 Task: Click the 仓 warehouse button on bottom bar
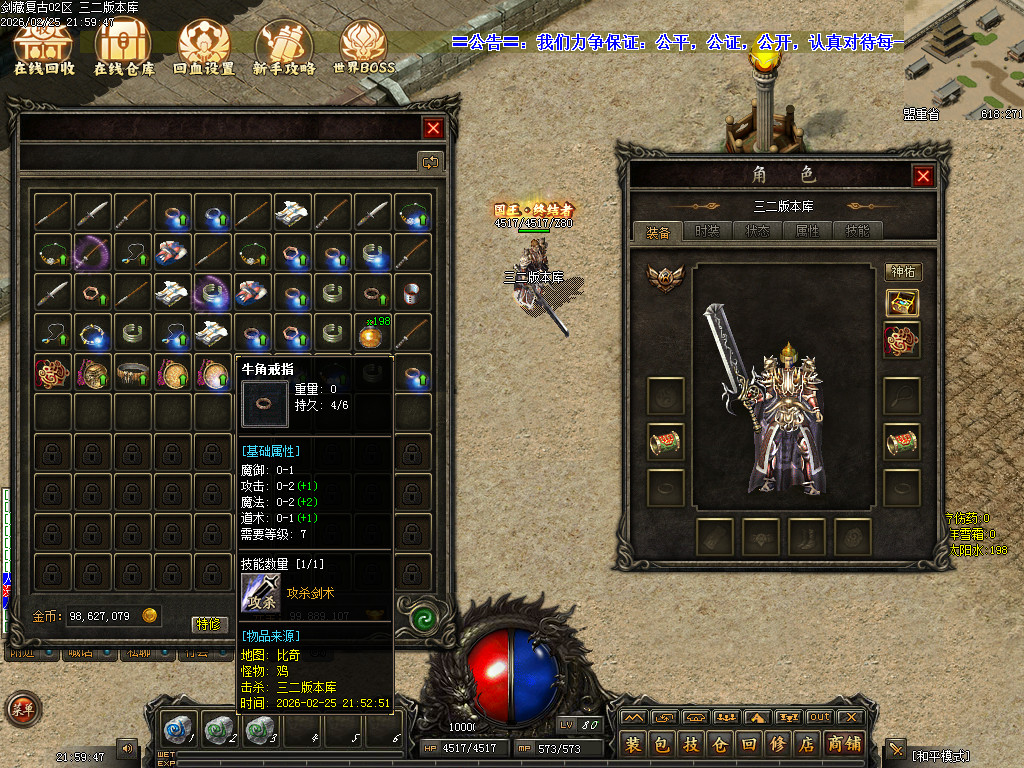point(719,745)
